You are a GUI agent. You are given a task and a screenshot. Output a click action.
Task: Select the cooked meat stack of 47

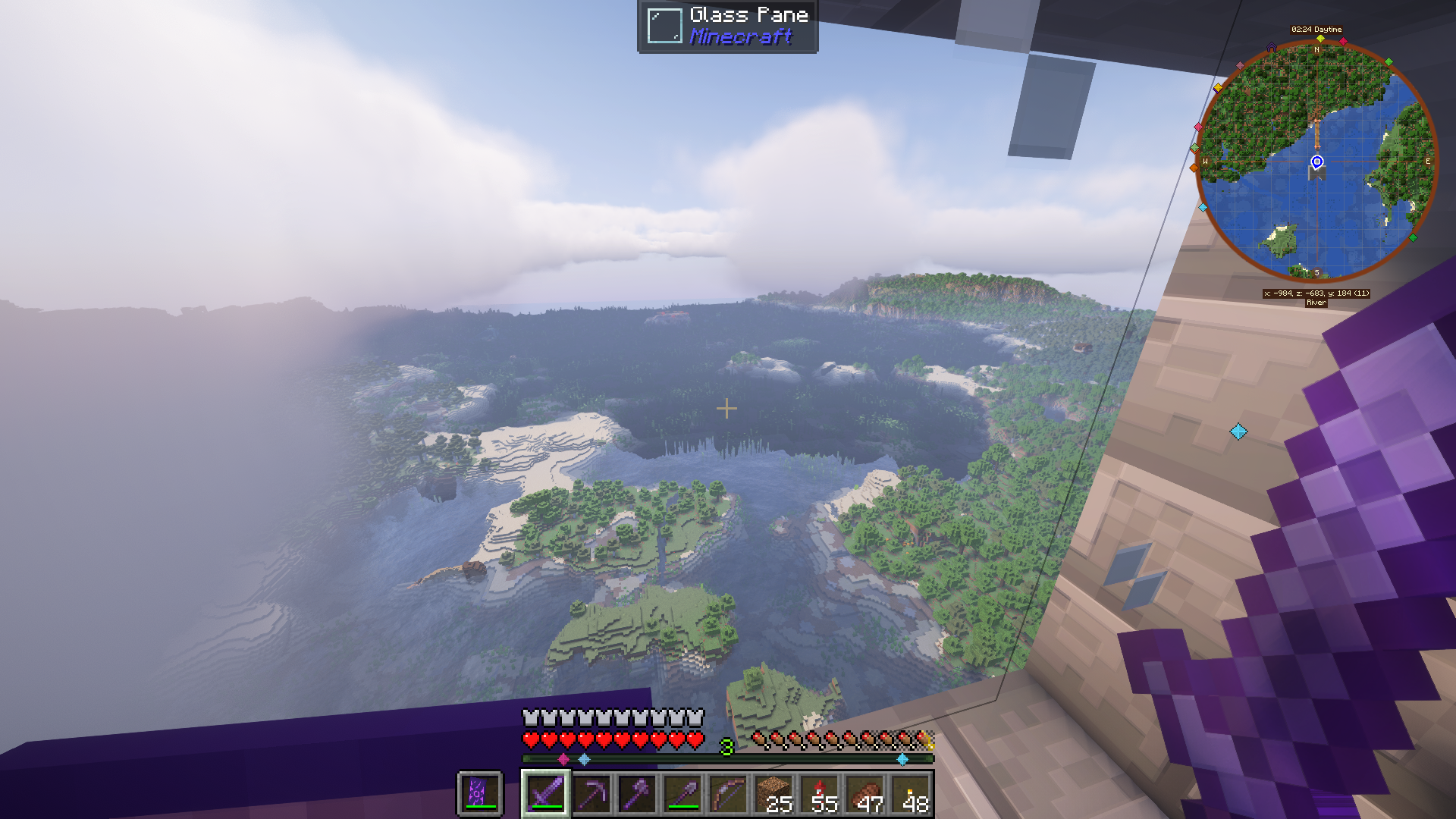[x=865, y=794]
